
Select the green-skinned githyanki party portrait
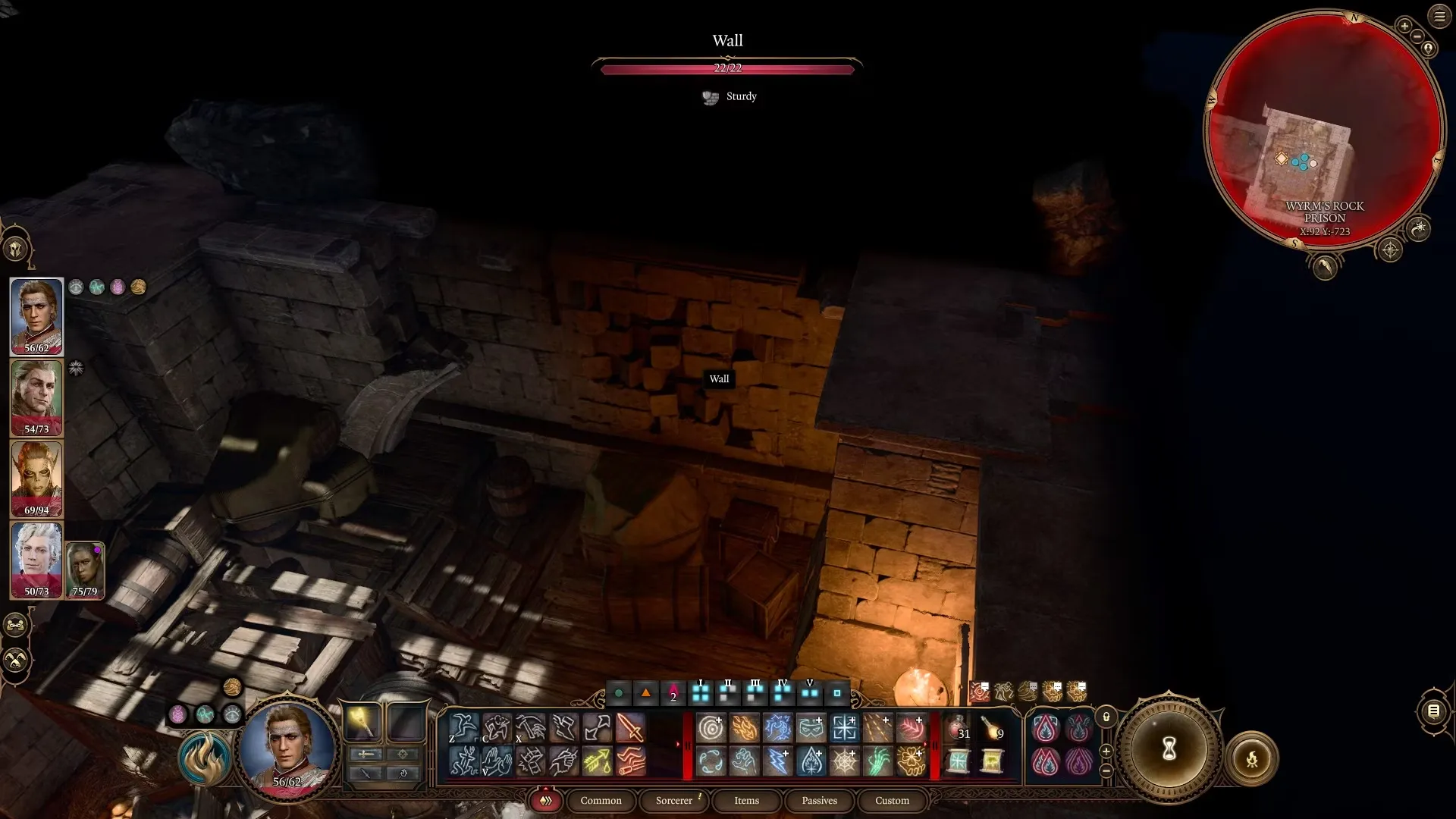pos(36,479)
